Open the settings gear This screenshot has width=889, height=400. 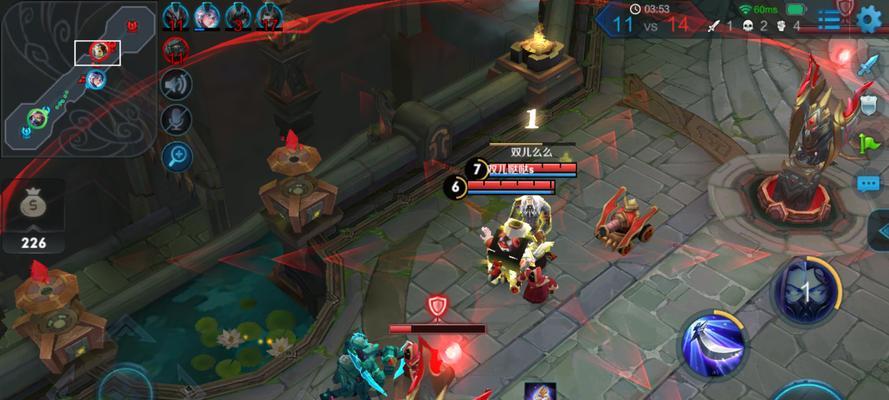pyautogui.click(x=871, y=20)
